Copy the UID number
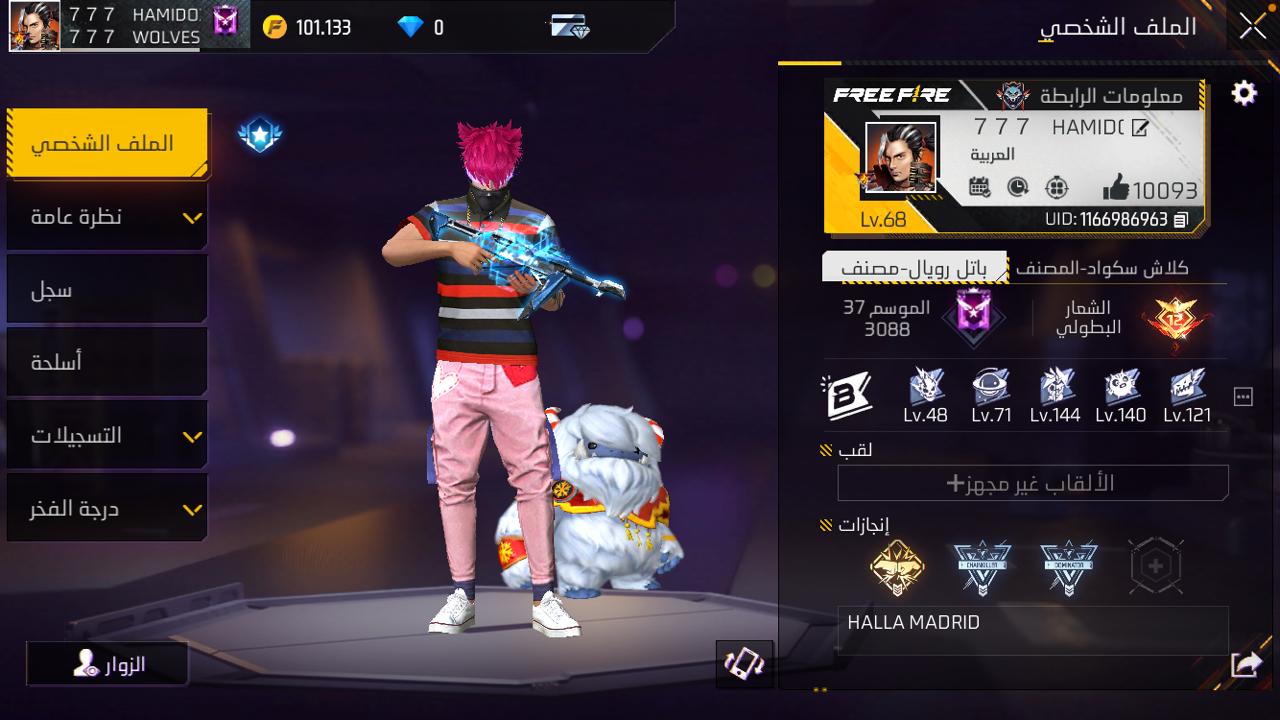1280x720 pixels. (x=1181, y=220)
